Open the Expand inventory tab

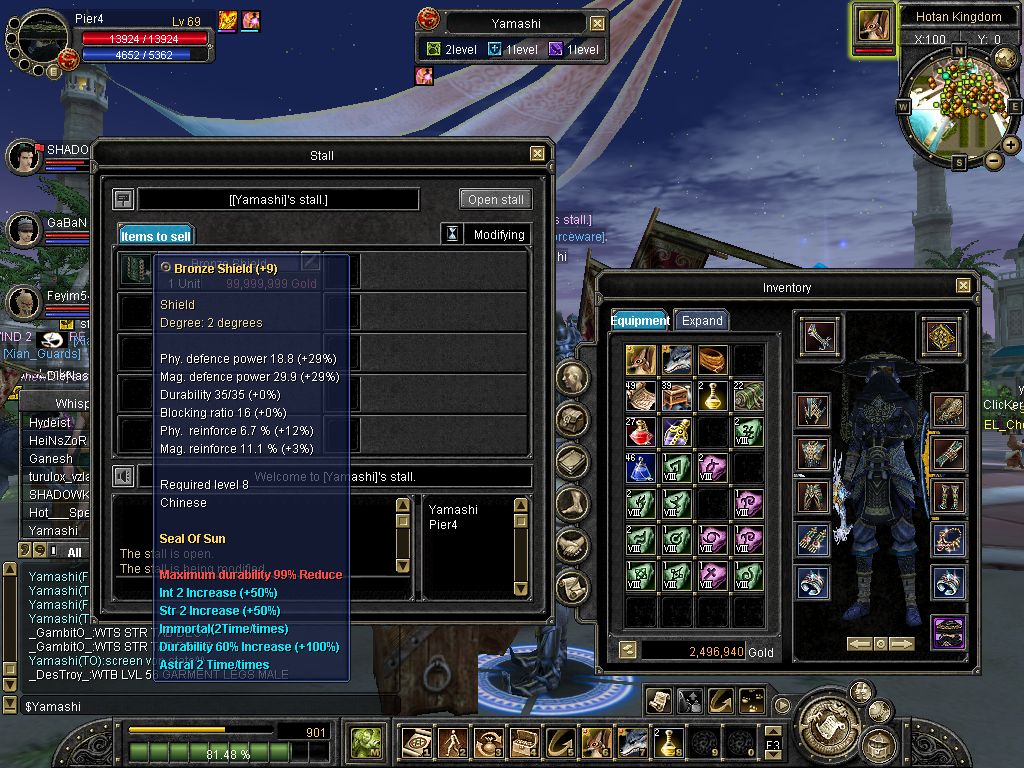(x=701, y=321)
